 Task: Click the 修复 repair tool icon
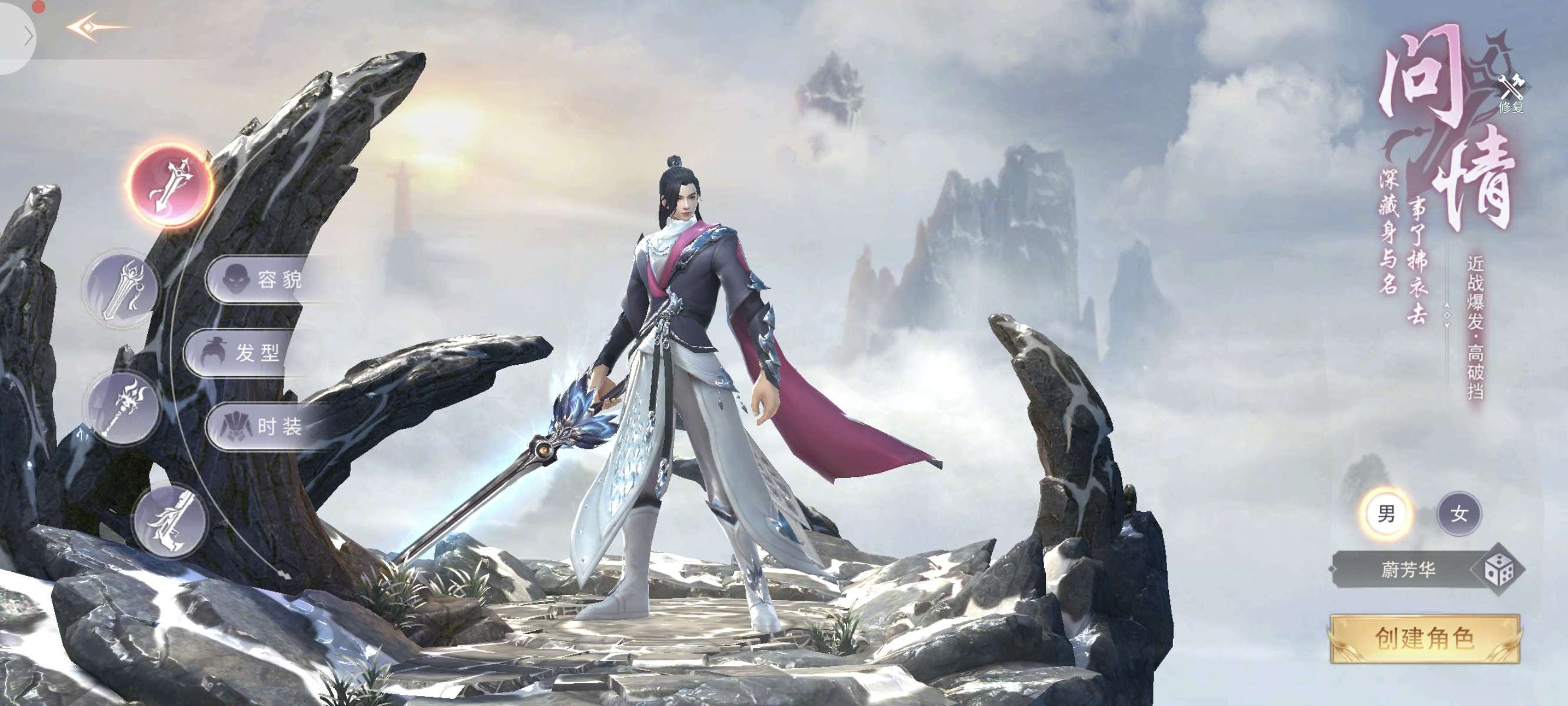1511,94
